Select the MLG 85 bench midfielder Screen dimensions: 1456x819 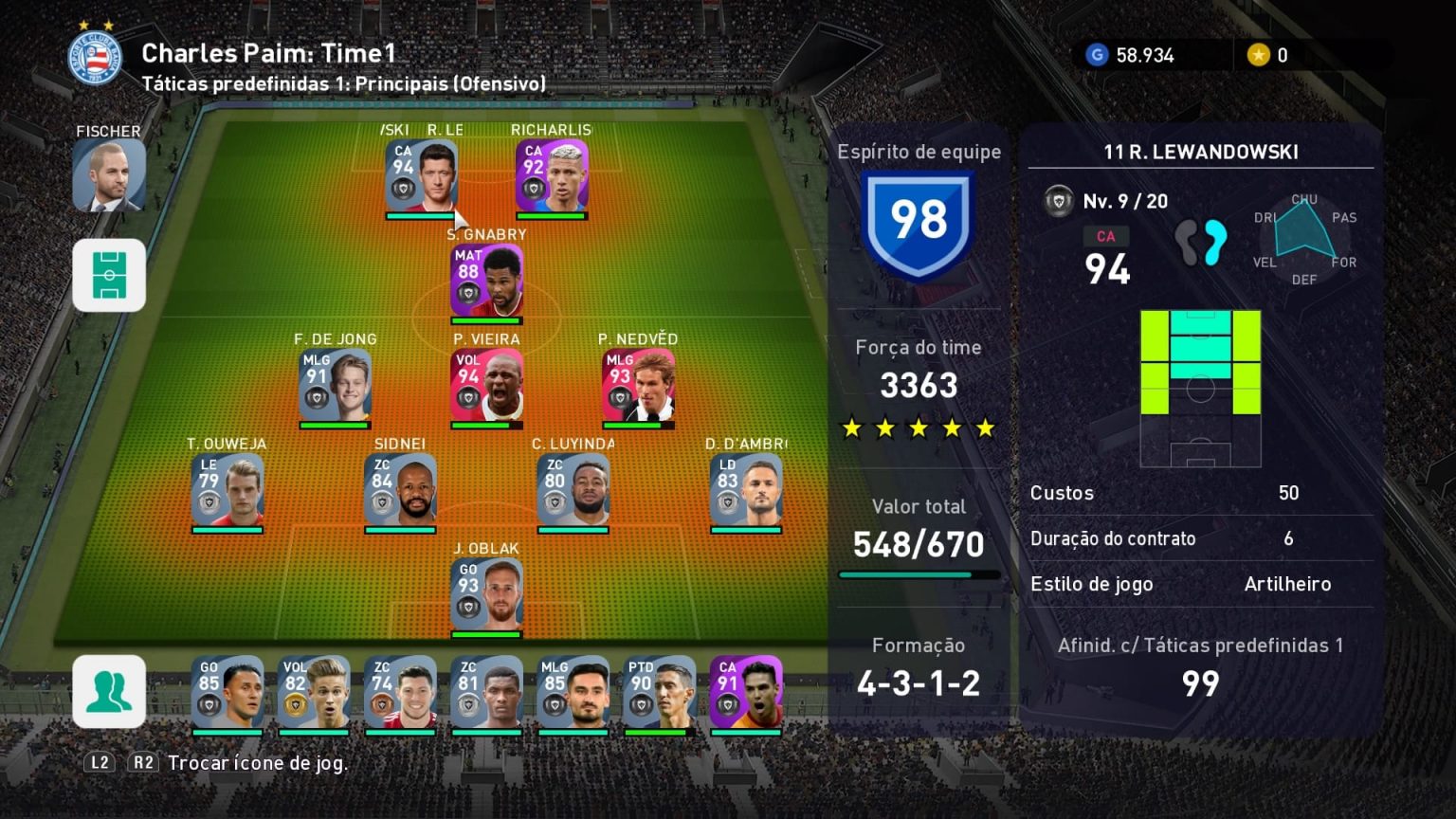[573, 692]
